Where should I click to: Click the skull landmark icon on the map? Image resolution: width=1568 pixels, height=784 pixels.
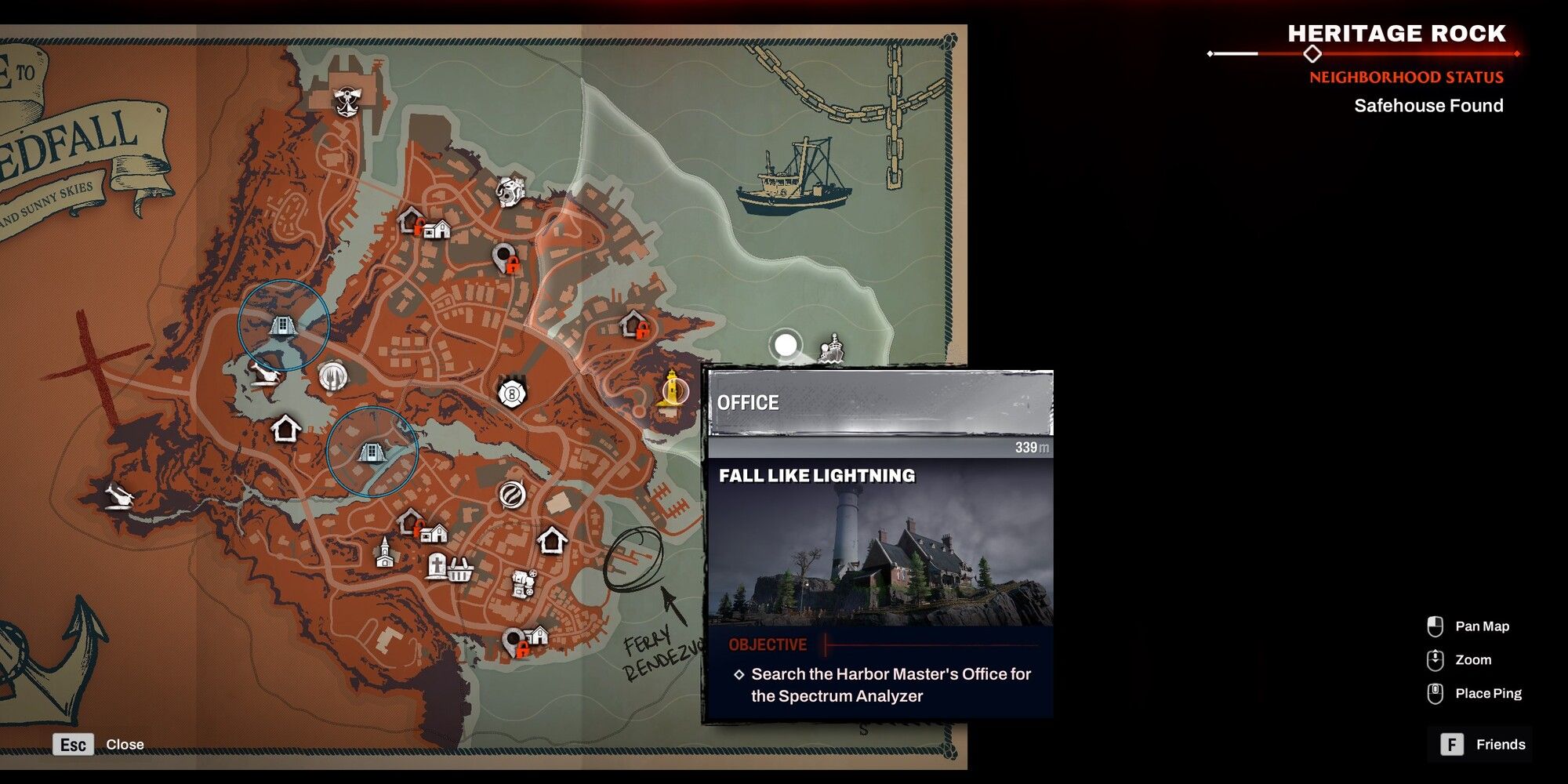510,191
